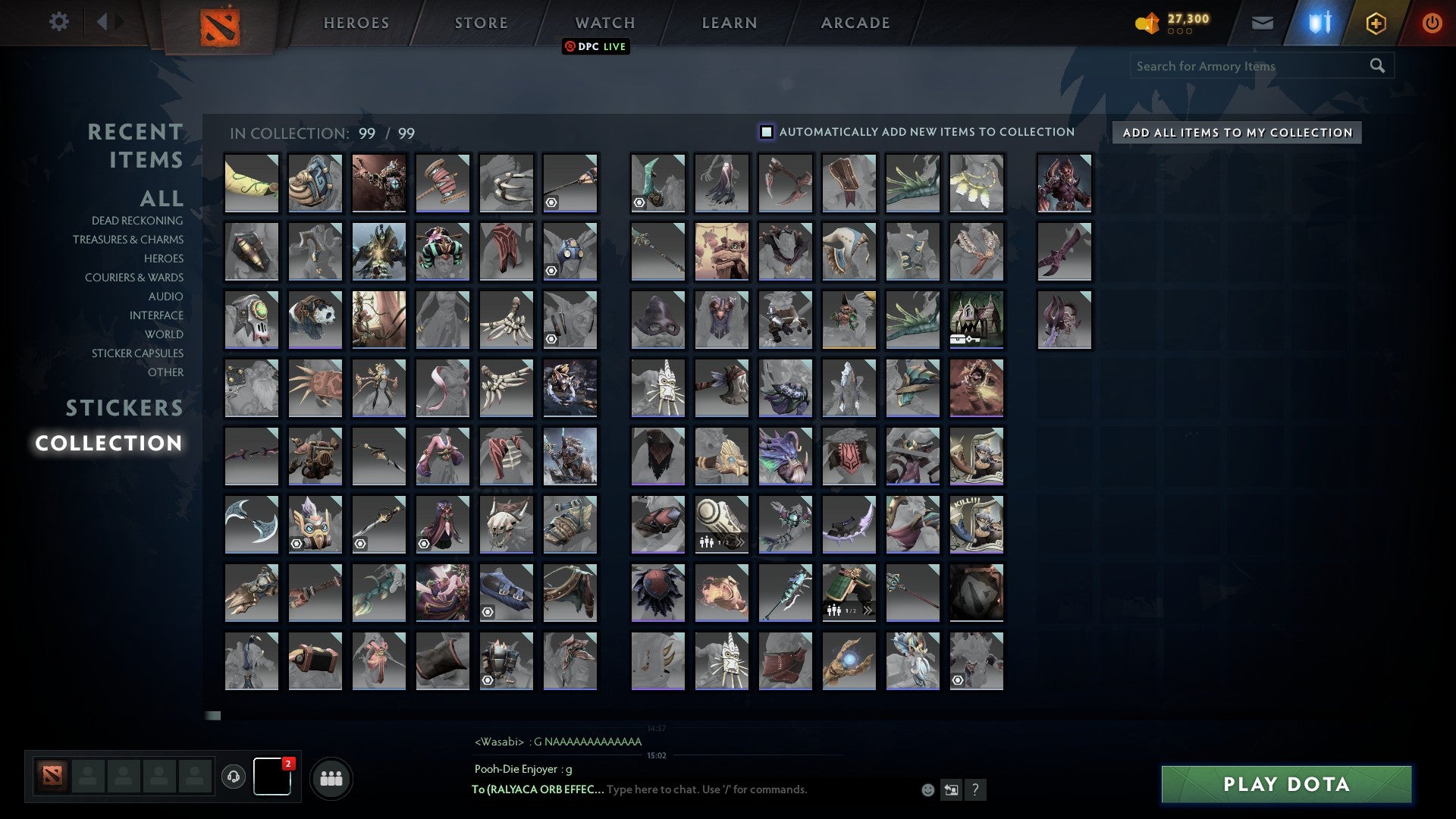
Task: Click the power icon to exit Dota
Action: pos(1432,22)
